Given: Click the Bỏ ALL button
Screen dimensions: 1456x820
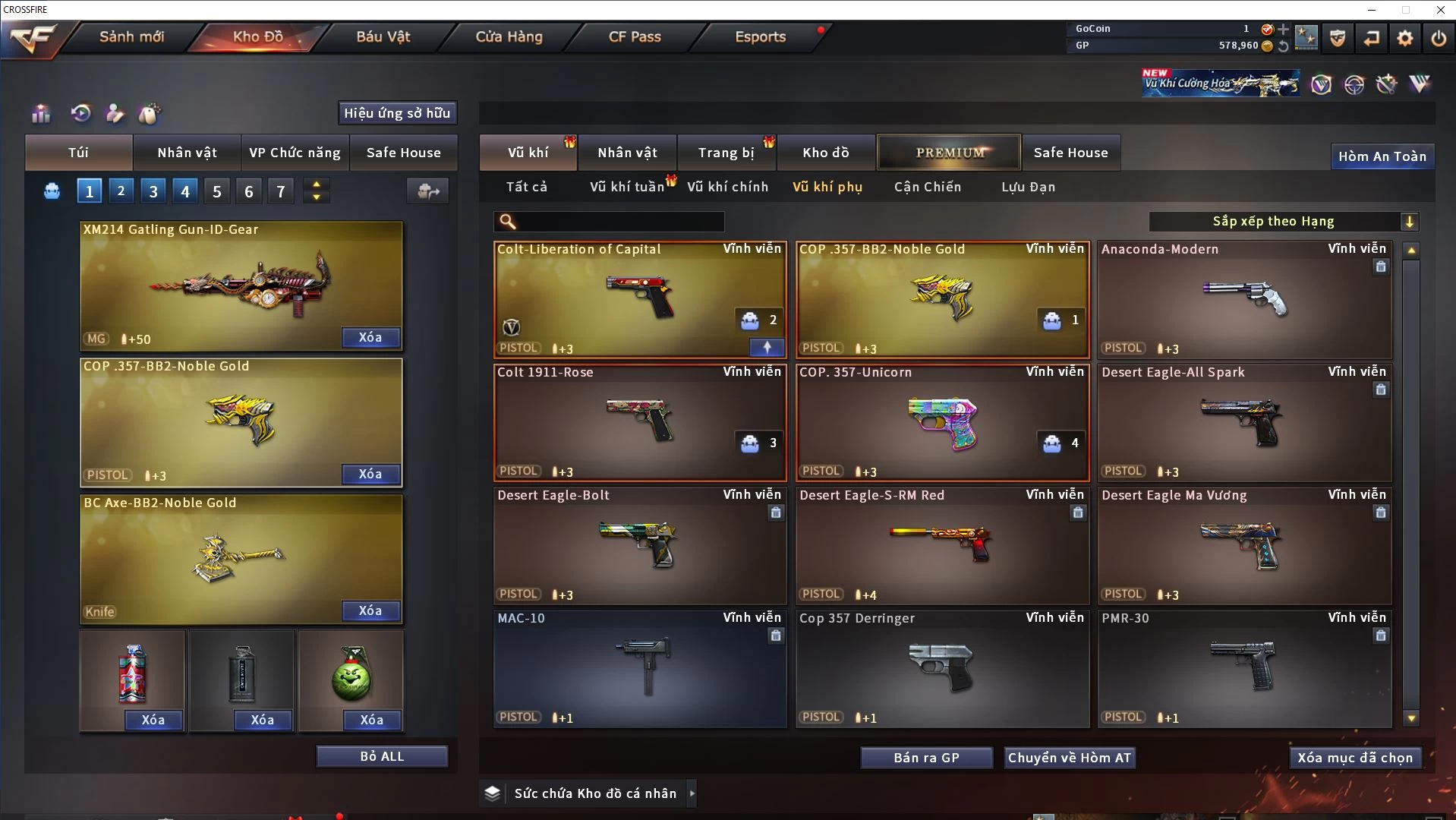Looking at the screenshot, I should pos(382,756).
